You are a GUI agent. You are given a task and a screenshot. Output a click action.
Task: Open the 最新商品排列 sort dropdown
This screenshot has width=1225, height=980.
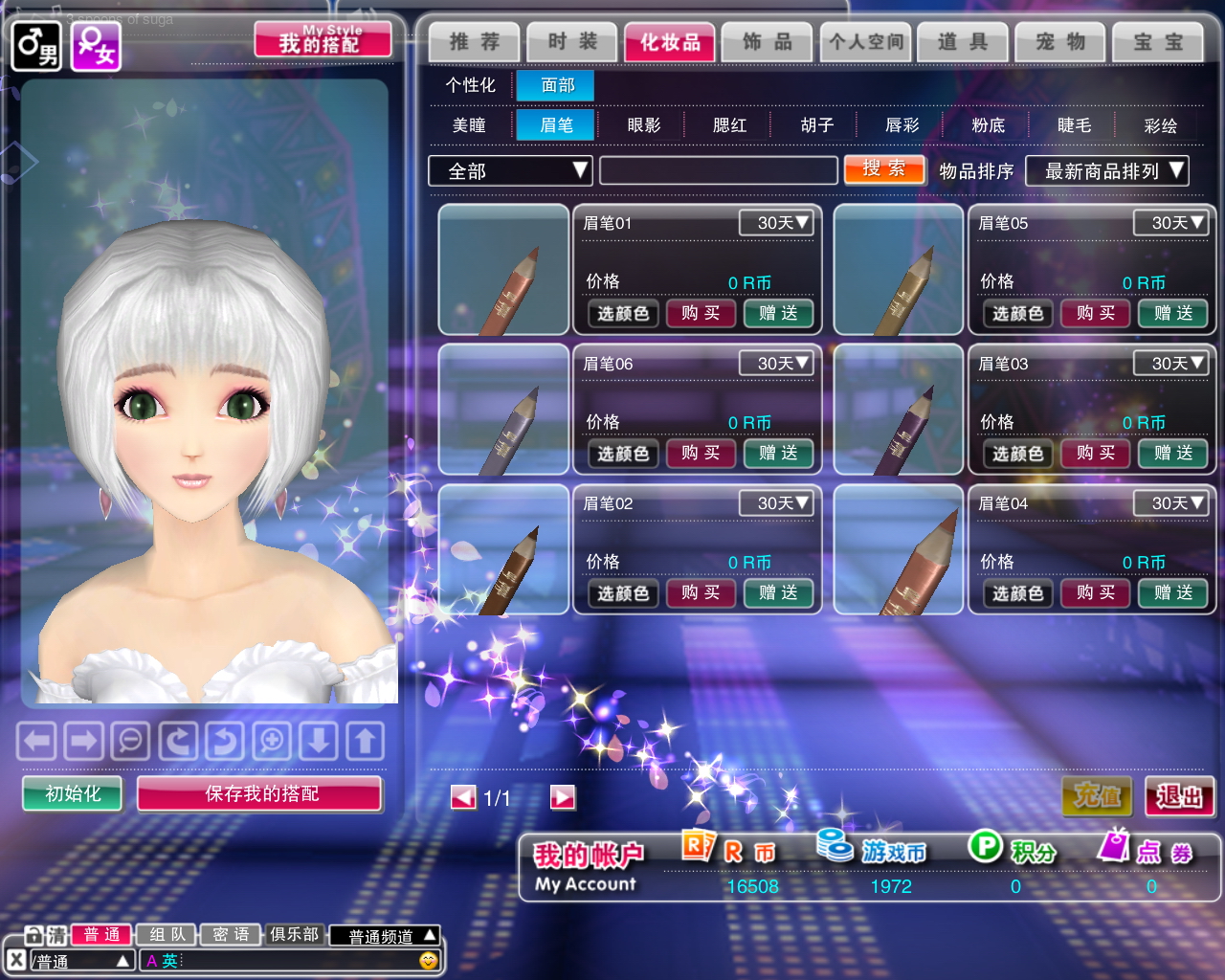point(1106,171)
